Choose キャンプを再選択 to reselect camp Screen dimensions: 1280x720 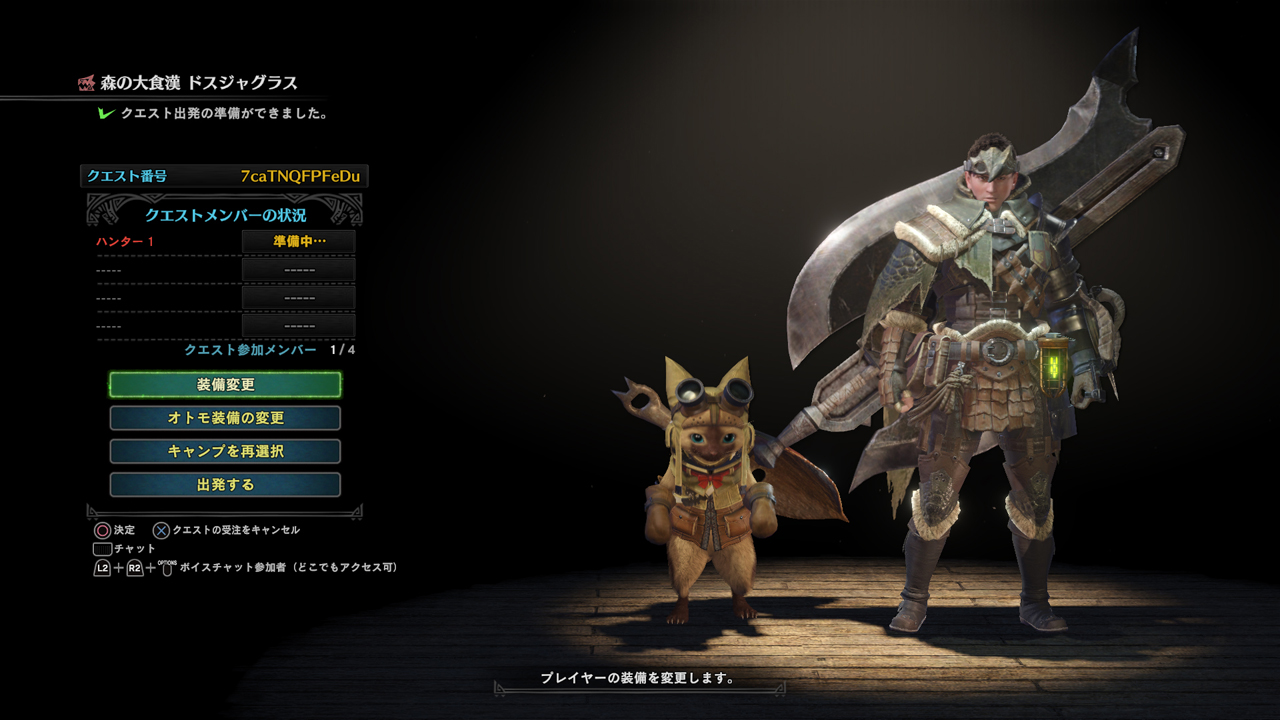(225, 451)
